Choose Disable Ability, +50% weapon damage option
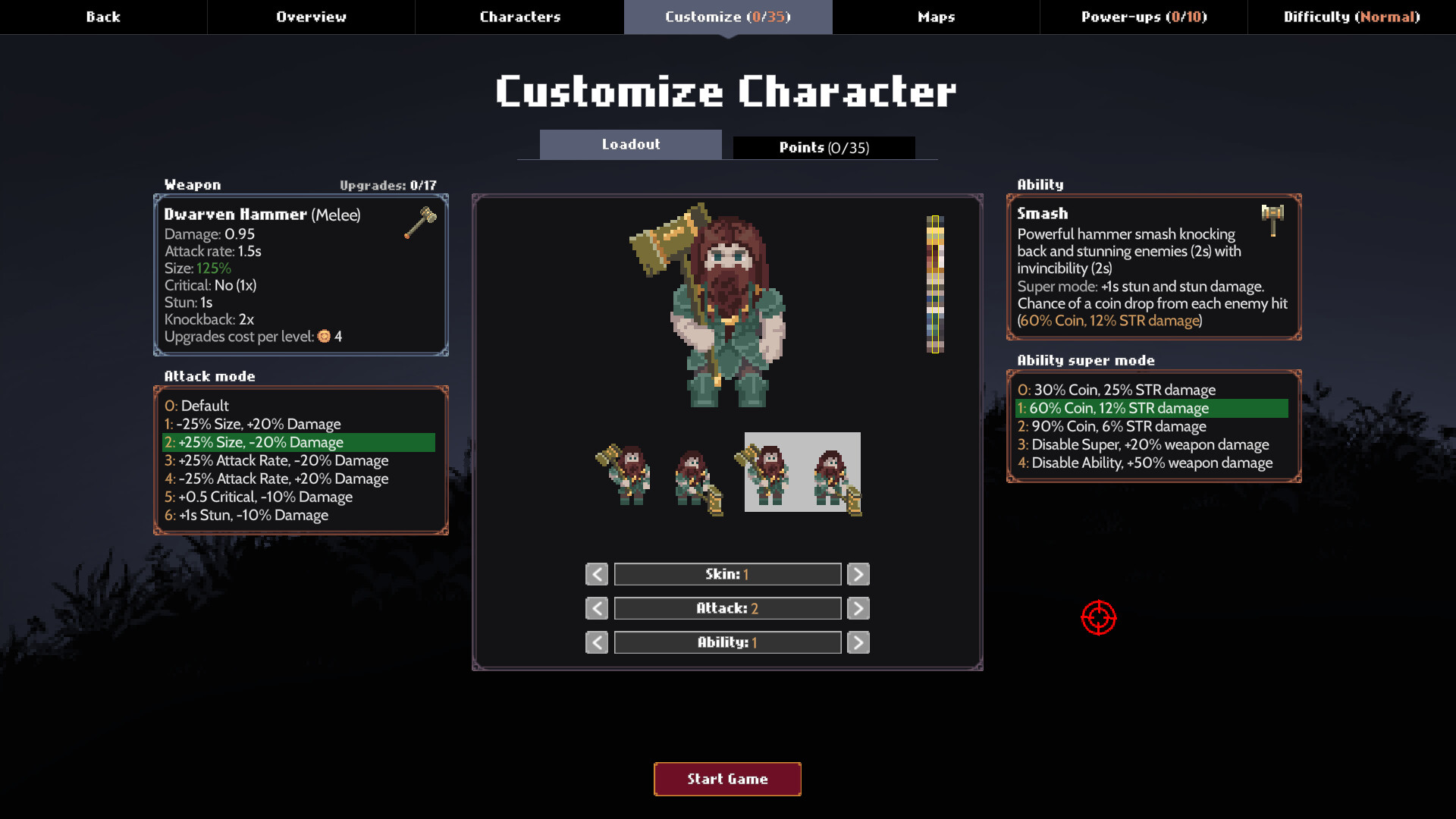 1145,463
